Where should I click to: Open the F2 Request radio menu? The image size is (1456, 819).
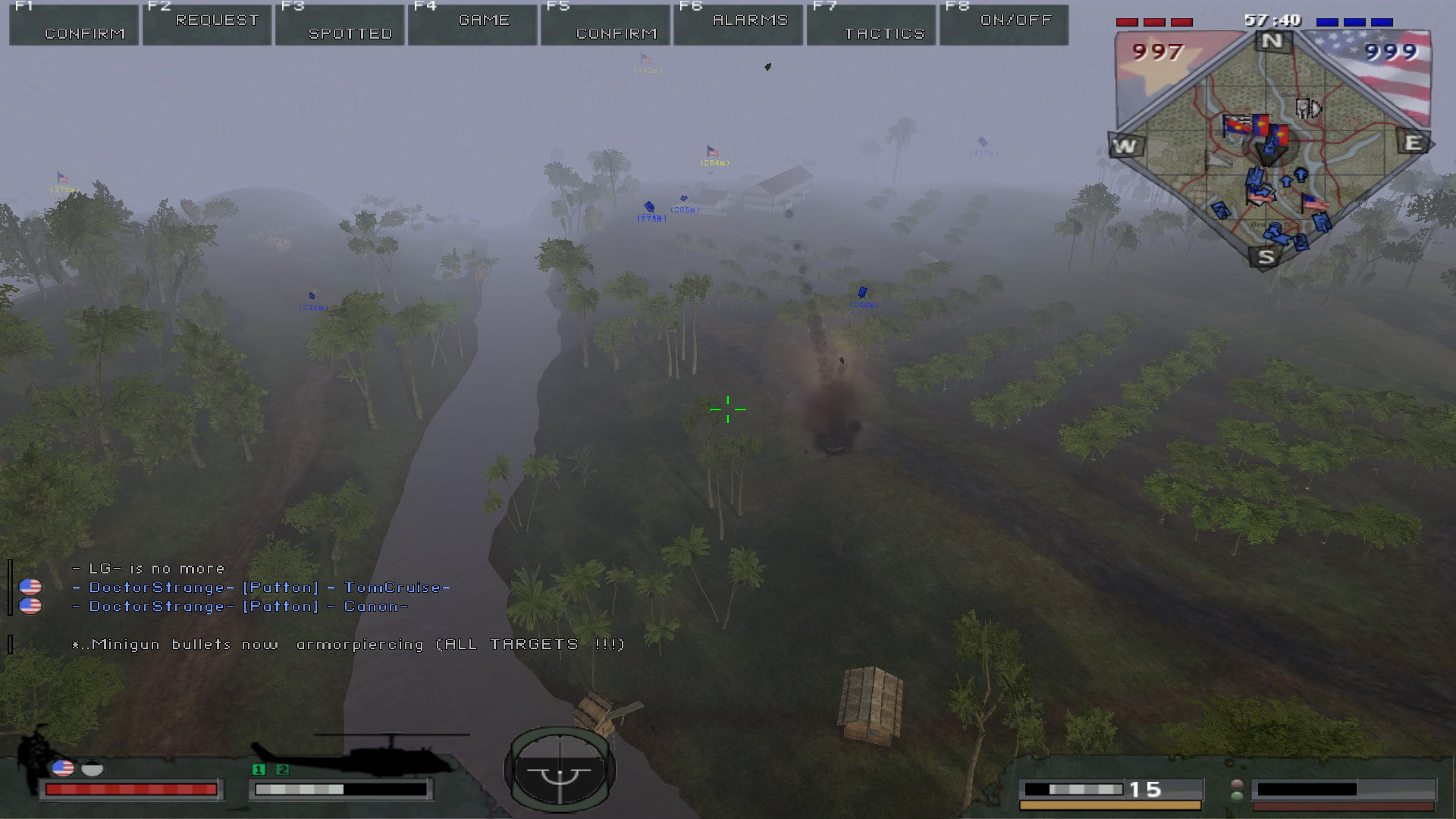coord(207,25)
